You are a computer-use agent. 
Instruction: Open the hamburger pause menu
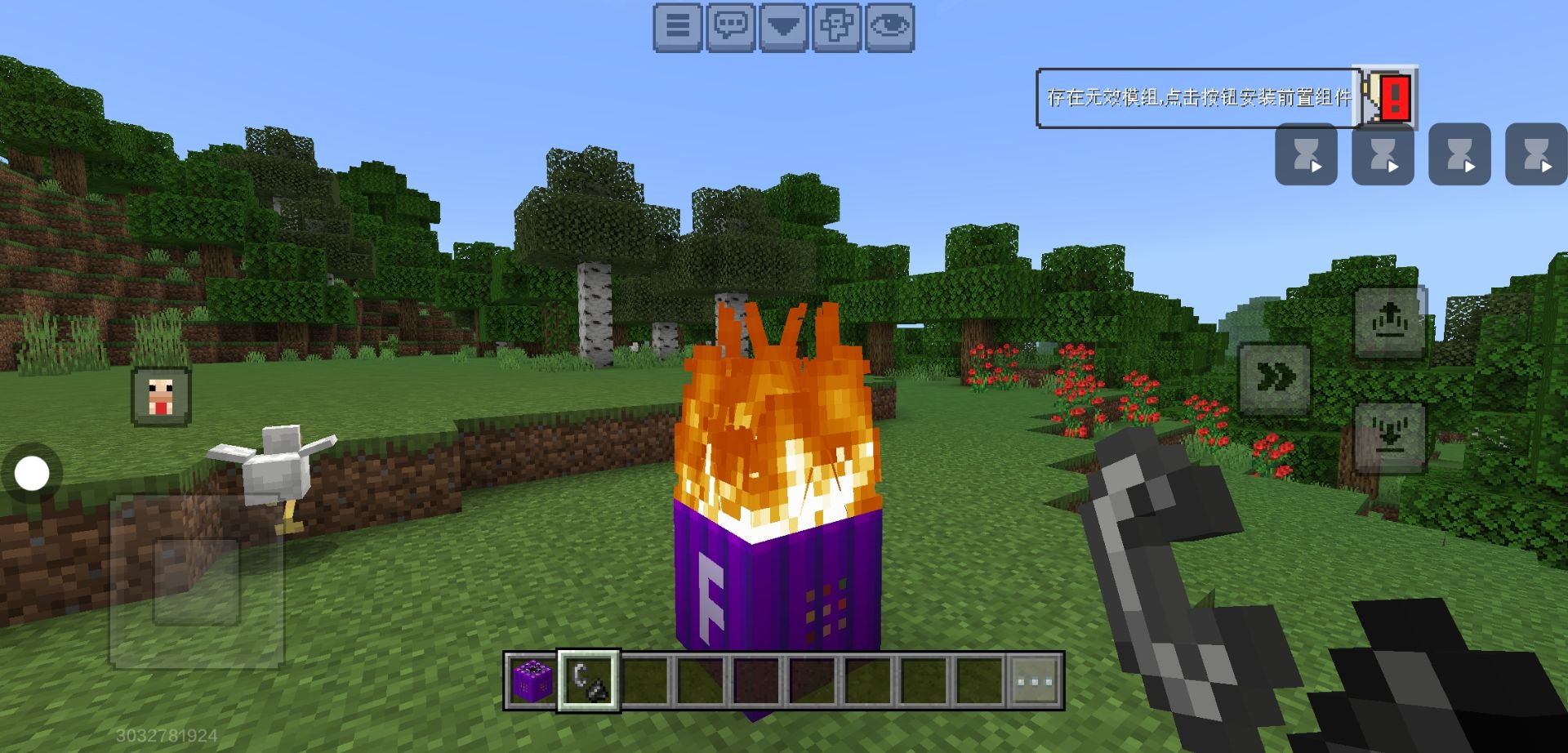coord(677,27)
